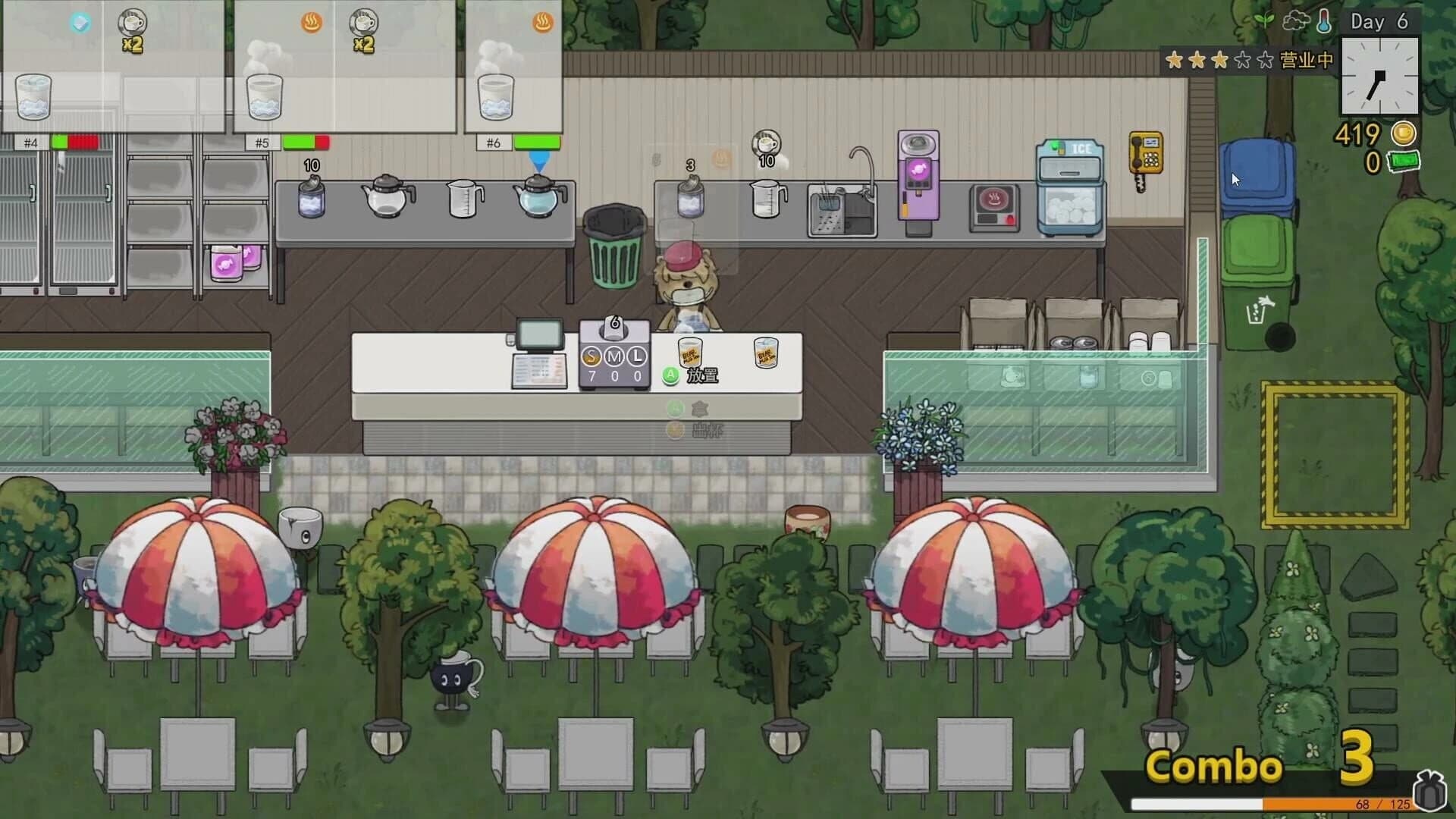The width and height of the screenshot is (1456, 819).
Task: Click the cash register touchscreen
Action: coord(540,332)
